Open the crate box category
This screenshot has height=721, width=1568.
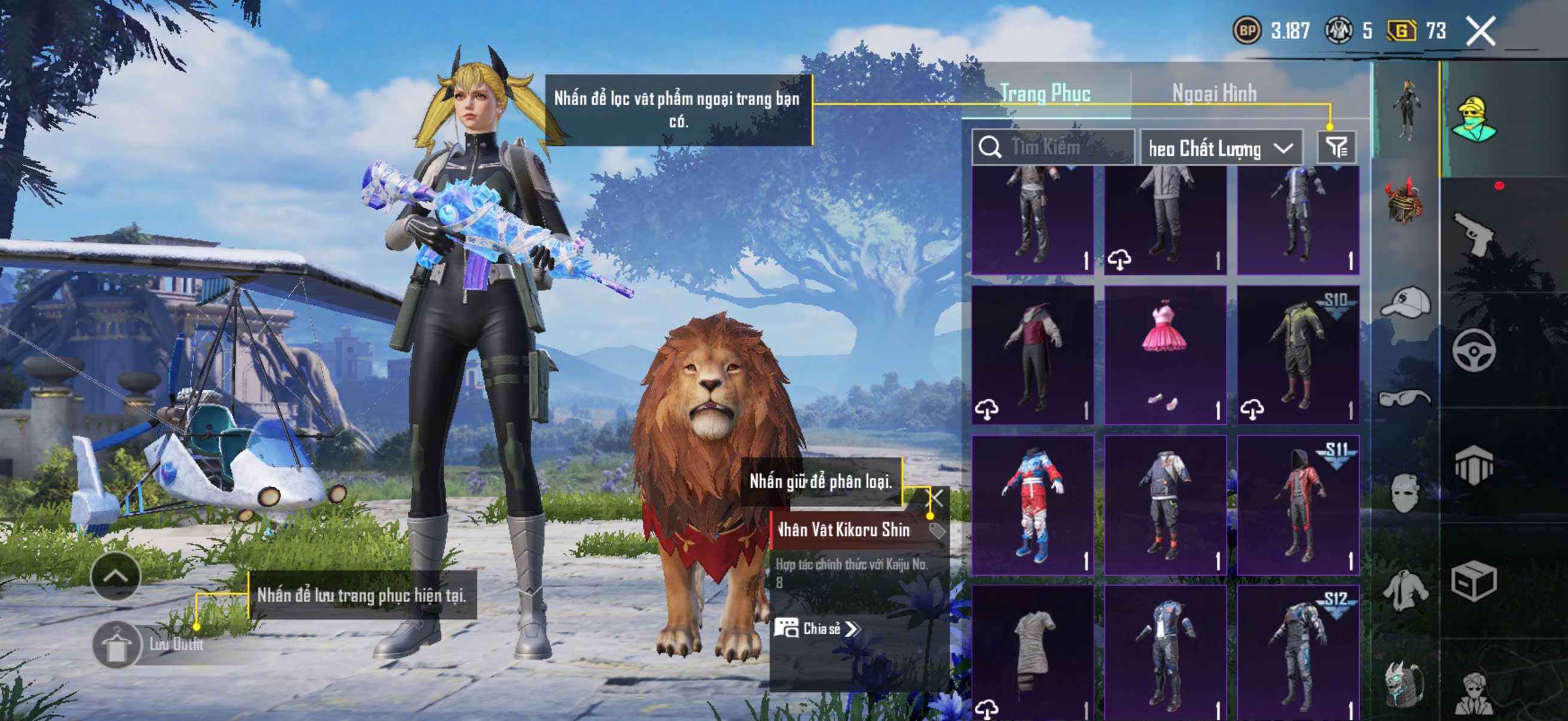(1474, 581)
